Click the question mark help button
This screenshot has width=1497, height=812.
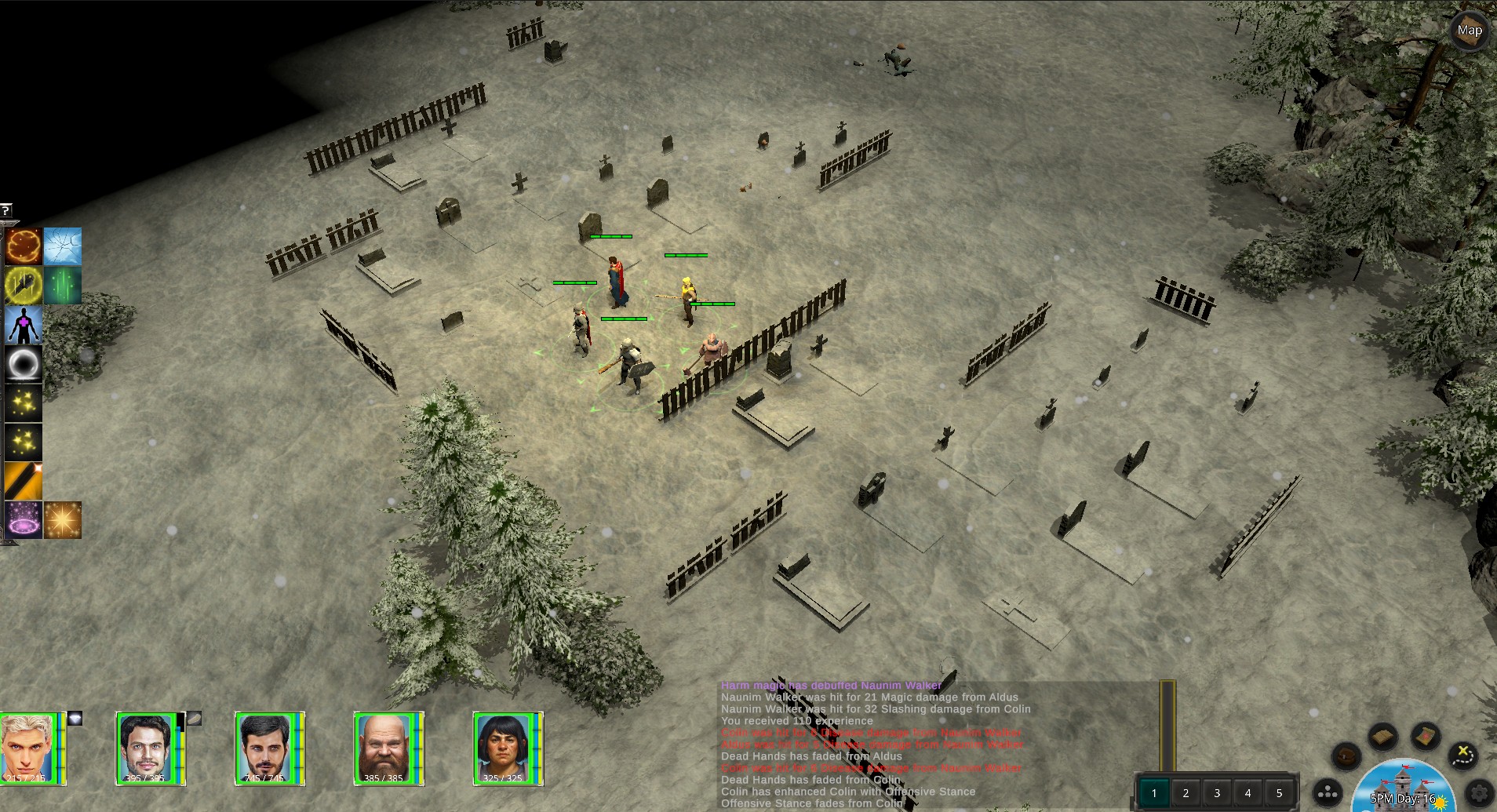click(x=5, y=209)
